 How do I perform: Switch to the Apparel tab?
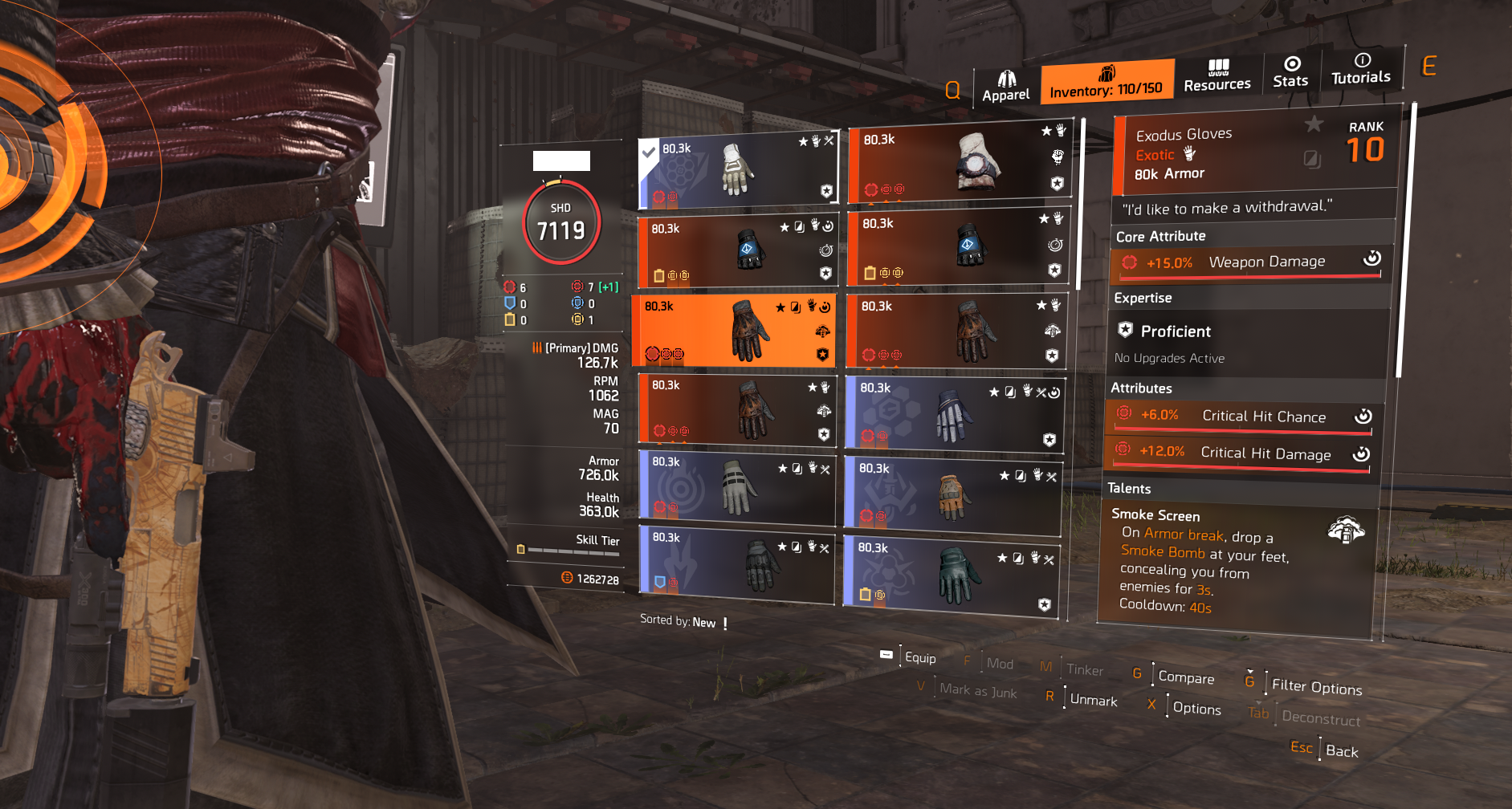[x=1005, y=87]
